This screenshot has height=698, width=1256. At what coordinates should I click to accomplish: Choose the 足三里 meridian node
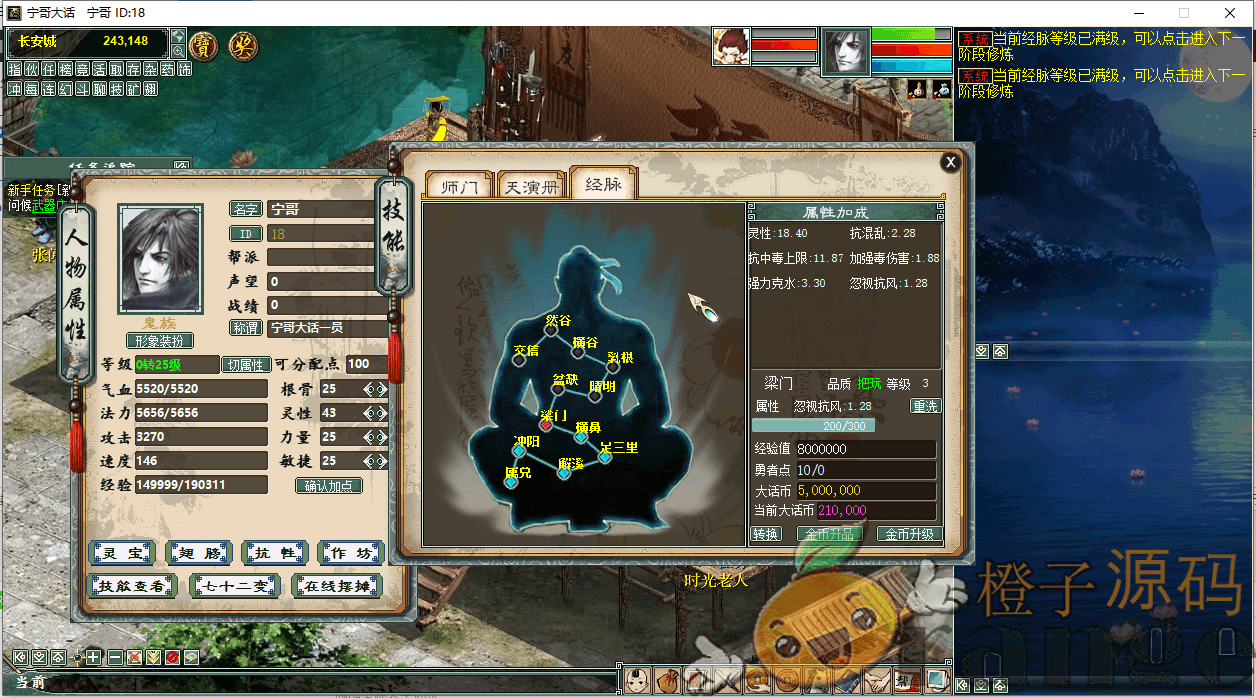coord(605,457)
